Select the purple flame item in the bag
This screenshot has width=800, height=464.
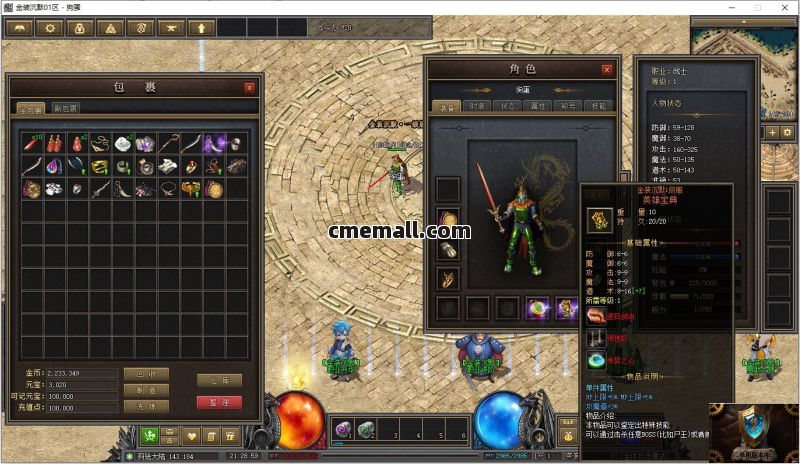[213, 145]
